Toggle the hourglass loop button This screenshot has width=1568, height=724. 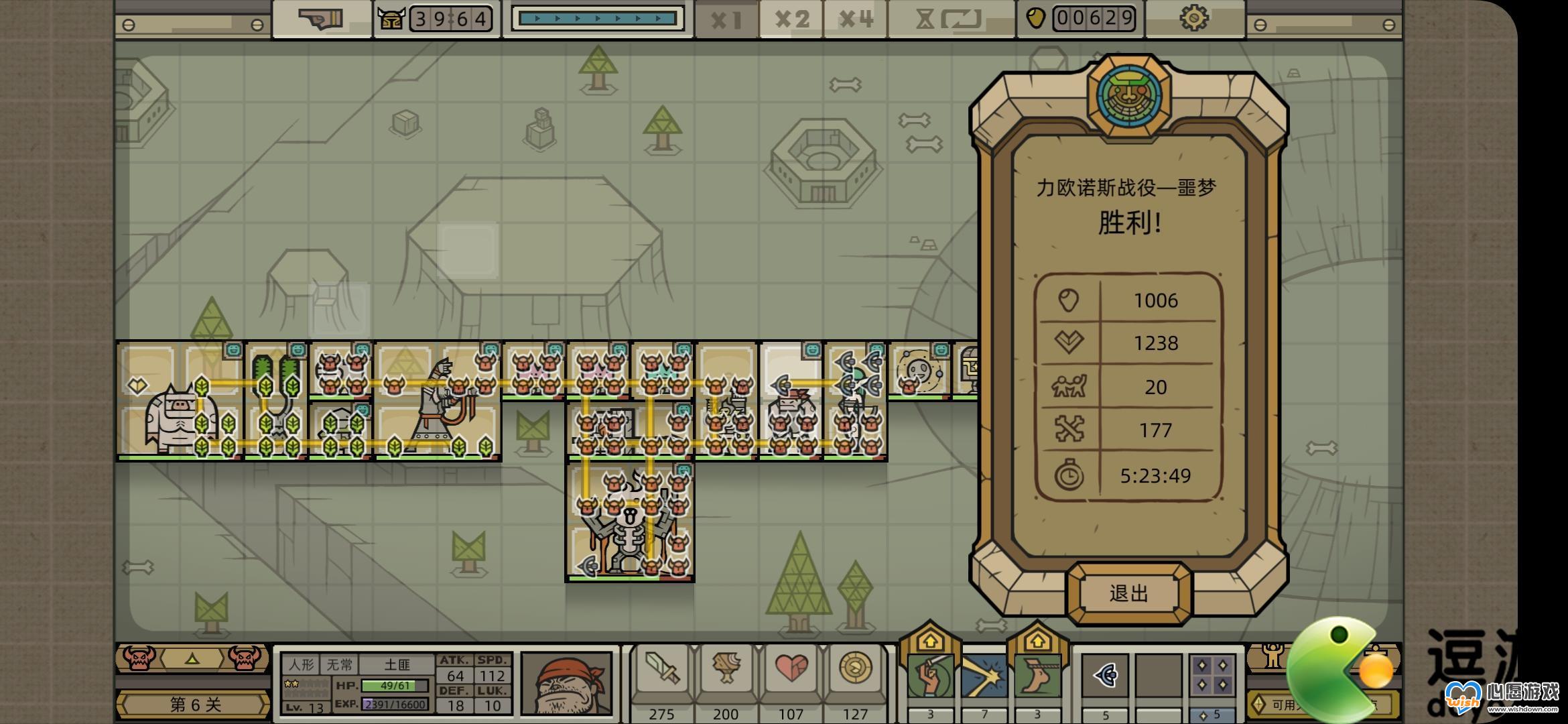click(x=952, y=19)
